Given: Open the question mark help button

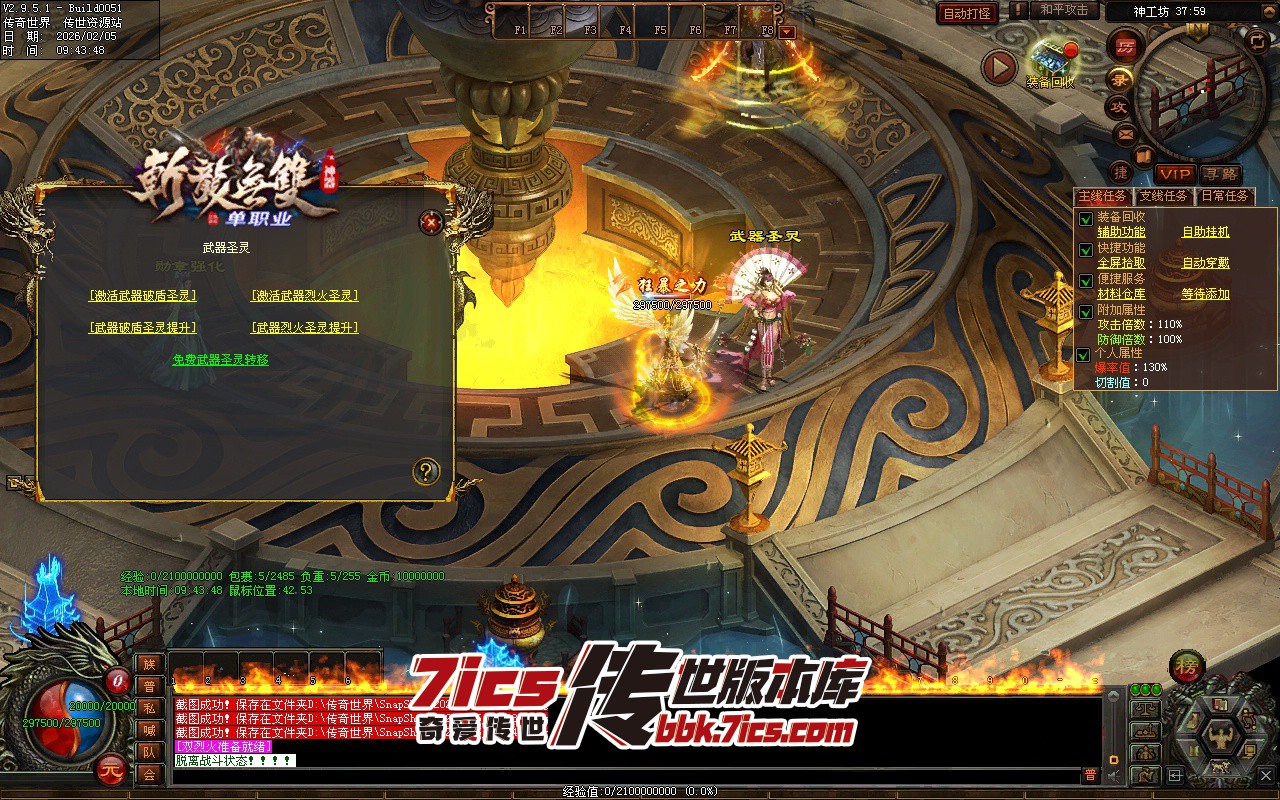Looking at the screenshot, I should pyautogui.click(x=427, y=472).
